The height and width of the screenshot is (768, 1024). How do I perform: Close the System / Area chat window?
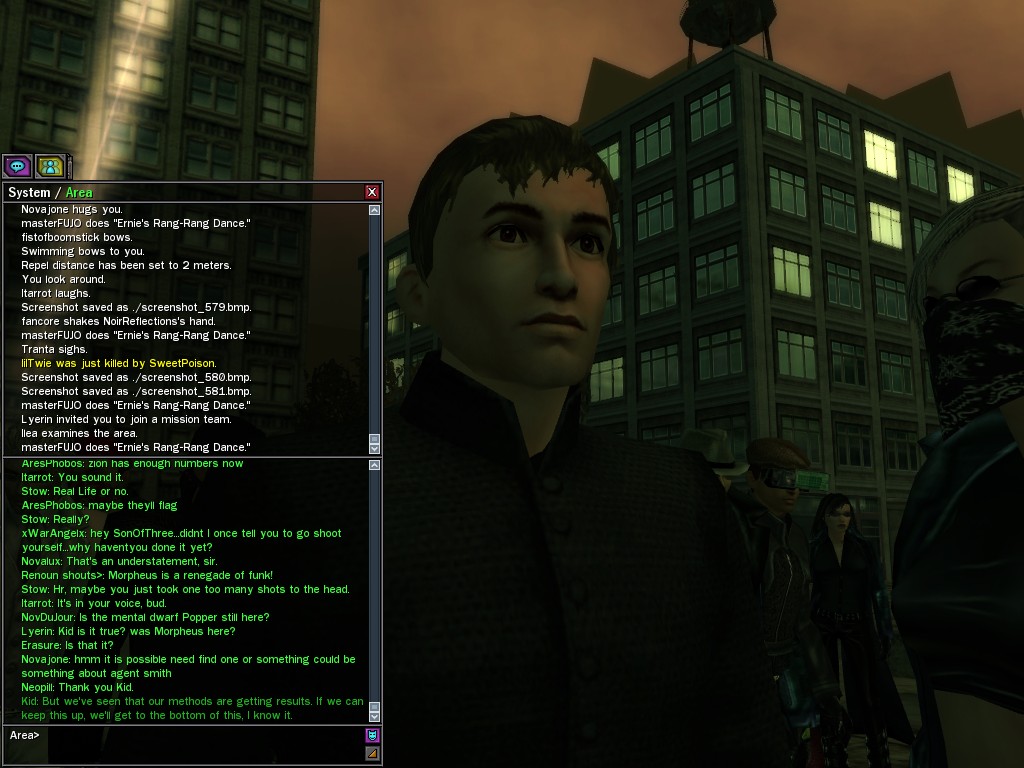click(x=372, y=192)
